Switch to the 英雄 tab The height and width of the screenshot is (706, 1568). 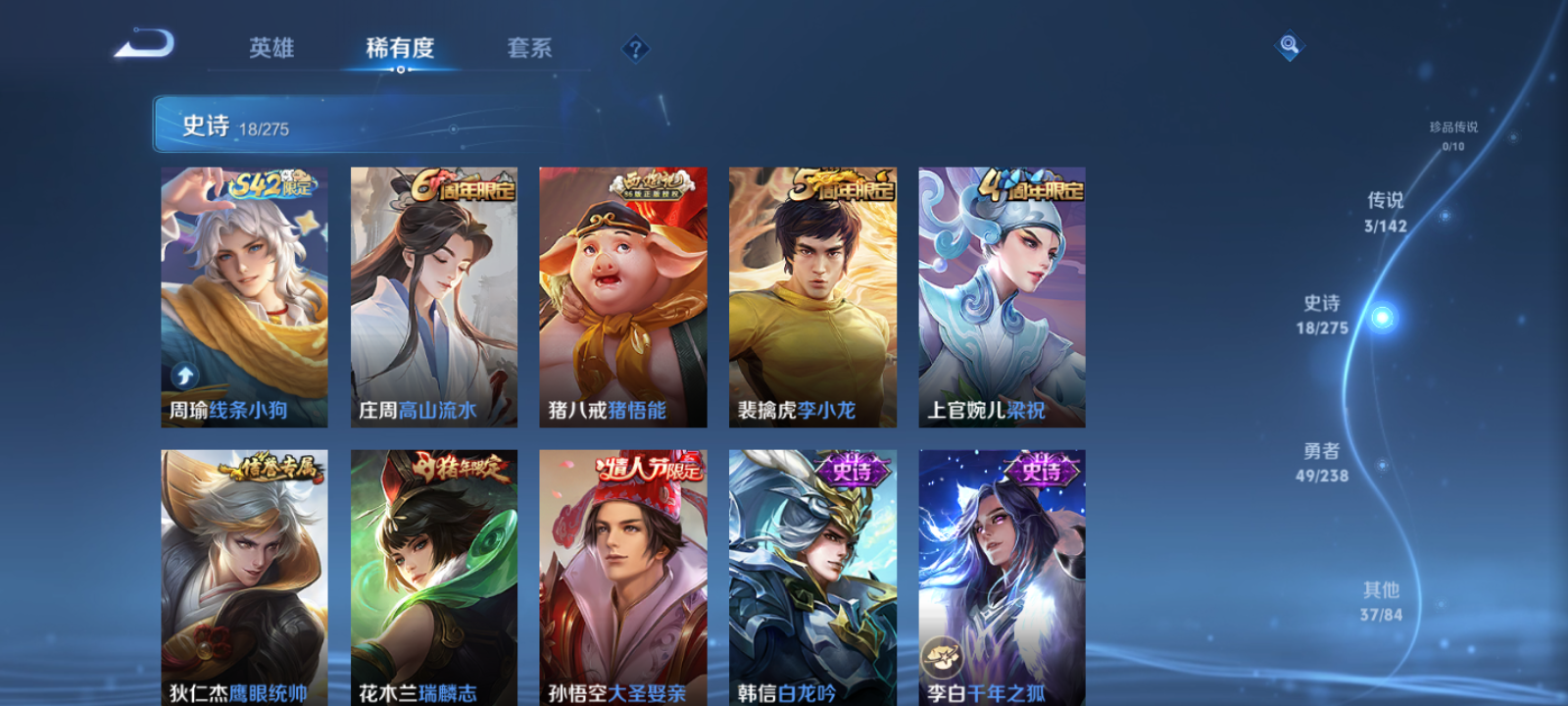click(x=270, y=46)
